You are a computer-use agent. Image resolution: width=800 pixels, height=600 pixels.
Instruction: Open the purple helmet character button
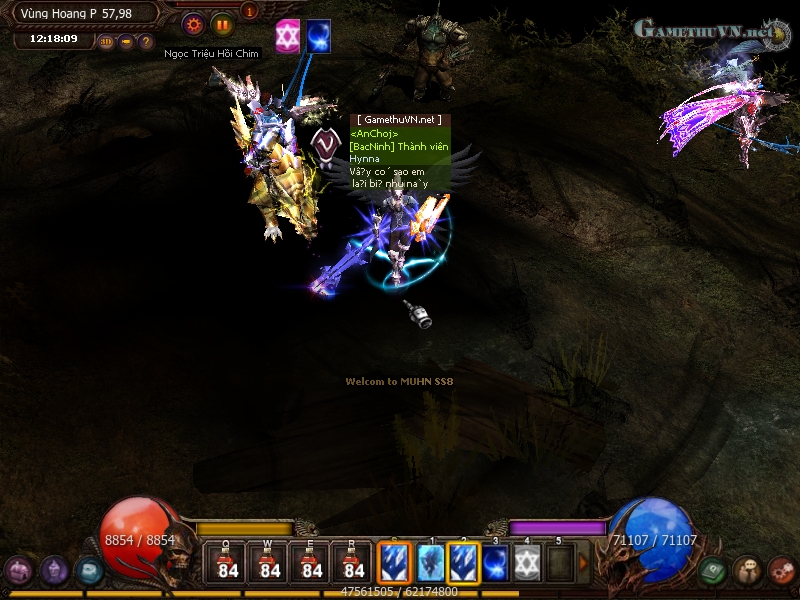(x=54, y=571)
